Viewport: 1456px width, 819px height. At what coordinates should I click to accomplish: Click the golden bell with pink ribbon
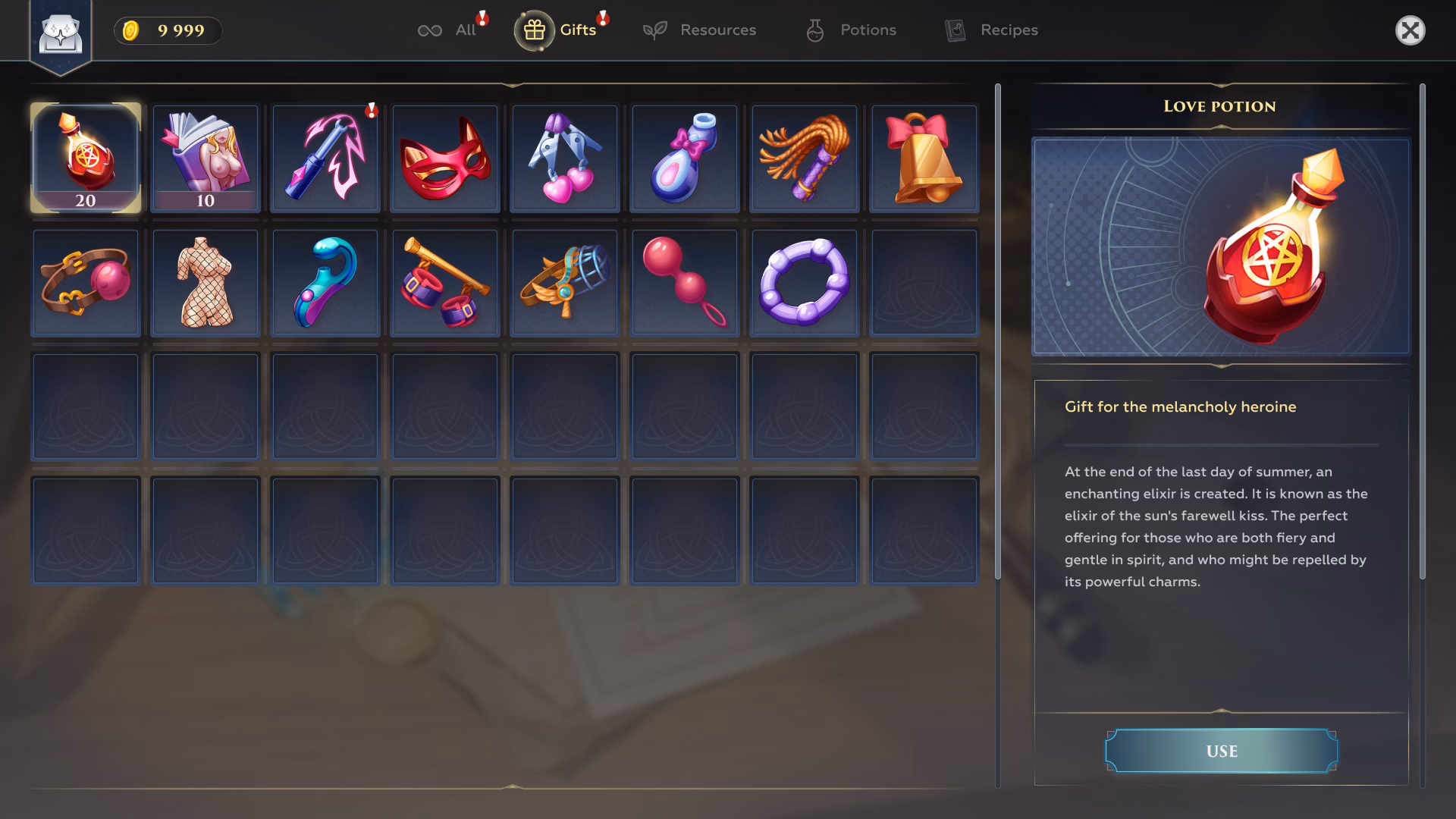(x=924, y=157)
